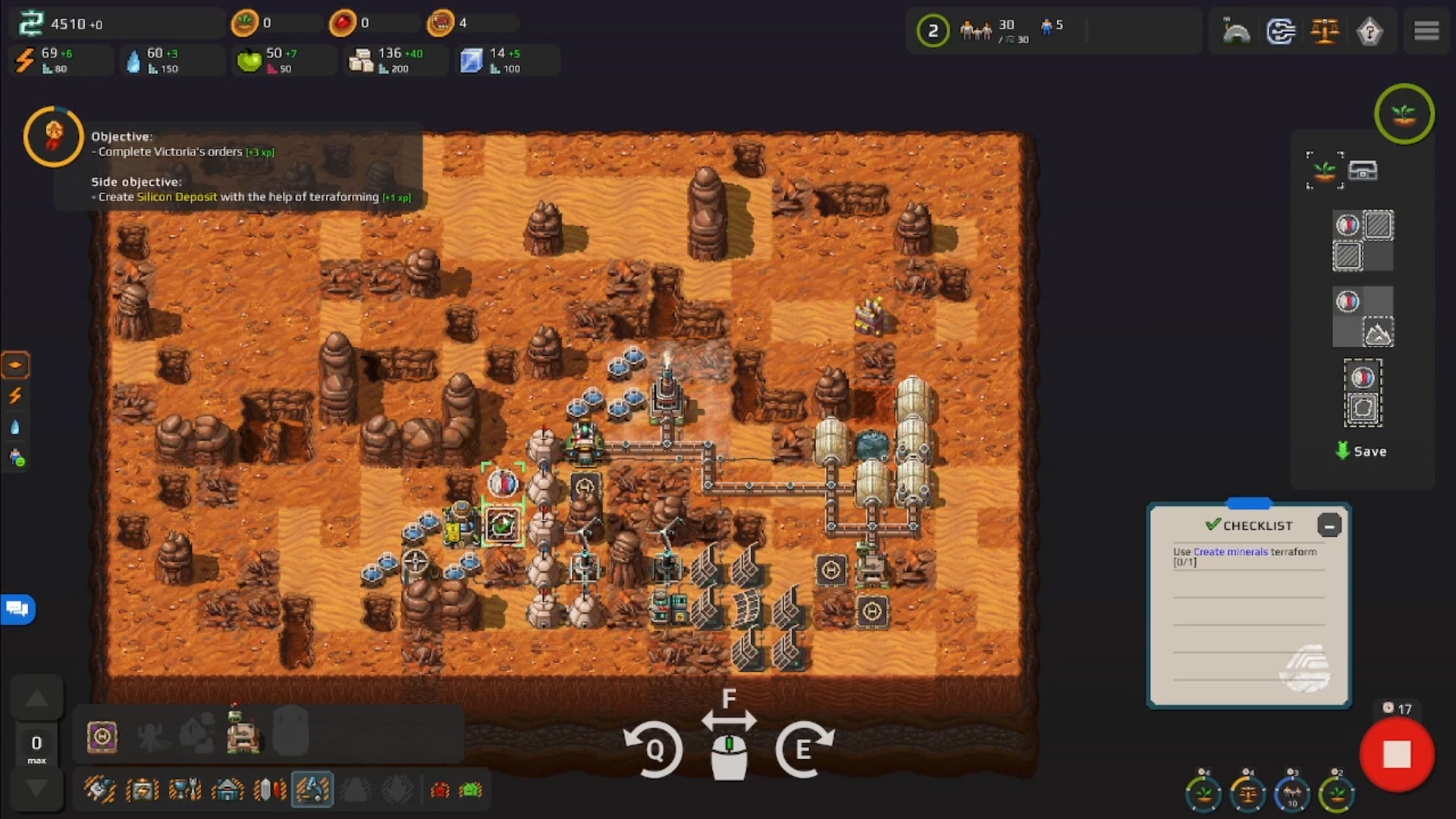This screenshot has width=1456, height=819.
Task: Click the red stop button
Action: click(x=1396, y=755)
